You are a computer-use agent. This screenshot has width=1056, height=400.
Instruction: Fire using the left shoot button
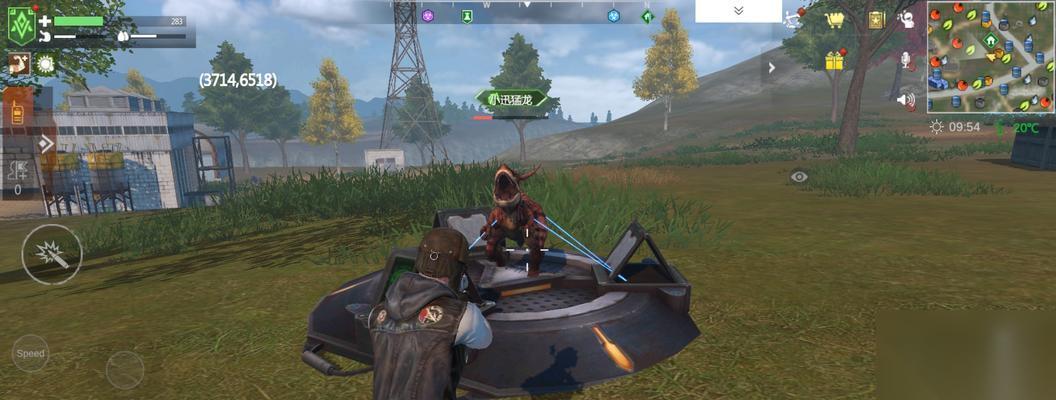pyautogui.click(x=52, y=255)
